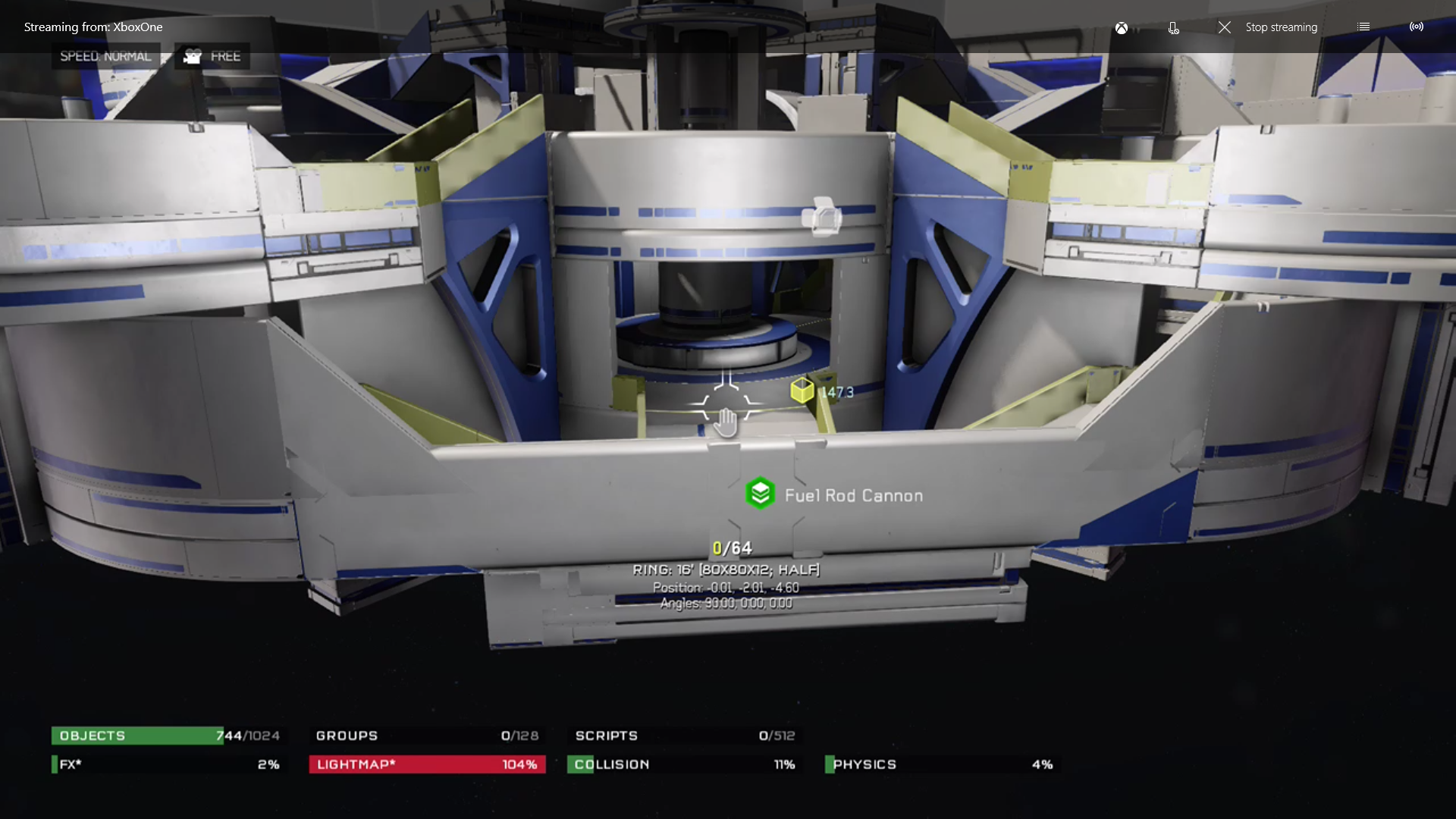Screen dimensions: 1456x819
Task: Click the Xbox logo button in the streaming bar
Action: (x=1121, y=28)
